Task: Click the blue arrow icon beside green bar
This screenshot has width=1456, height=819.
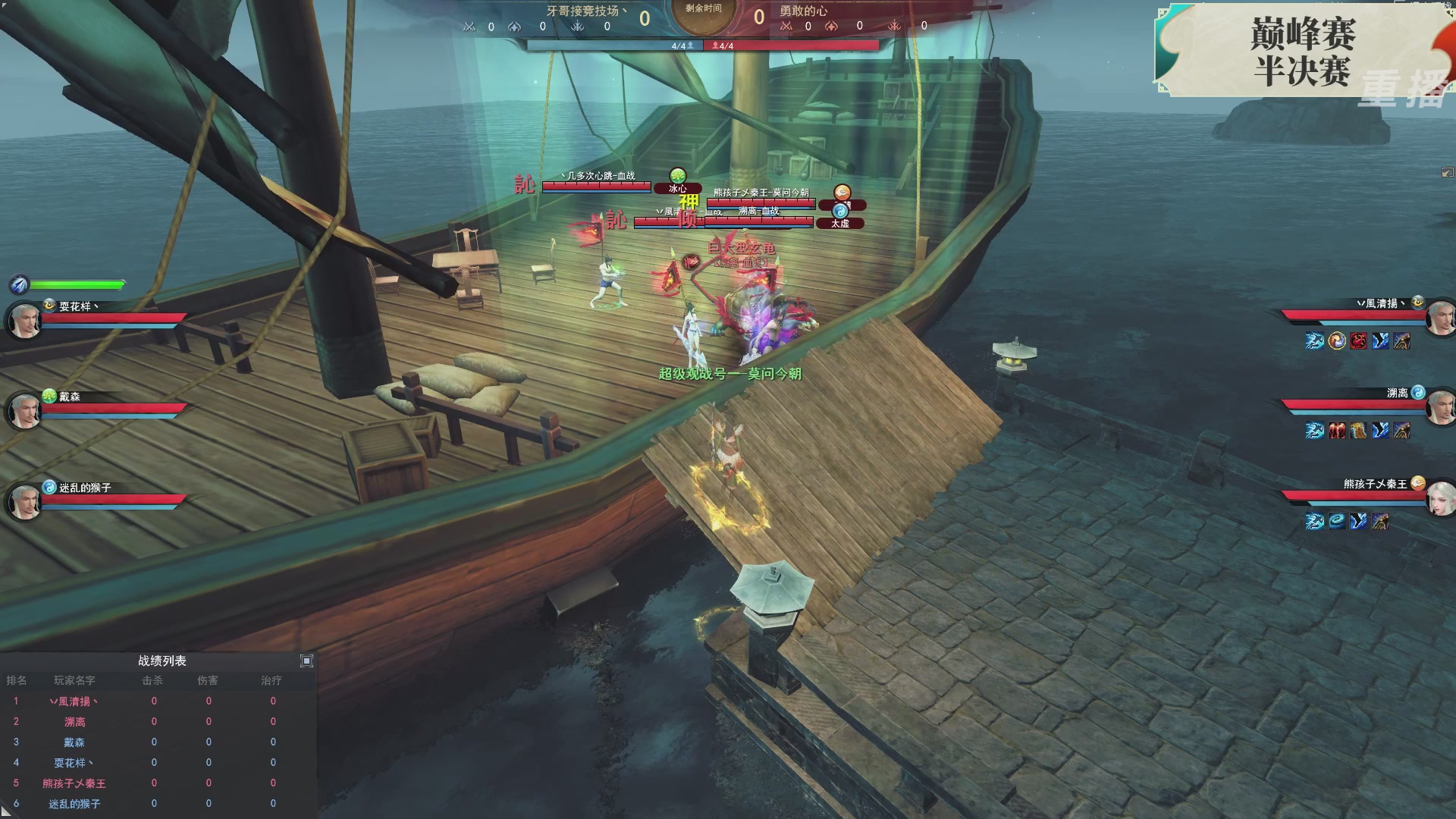Action: (x=19, y=284)
